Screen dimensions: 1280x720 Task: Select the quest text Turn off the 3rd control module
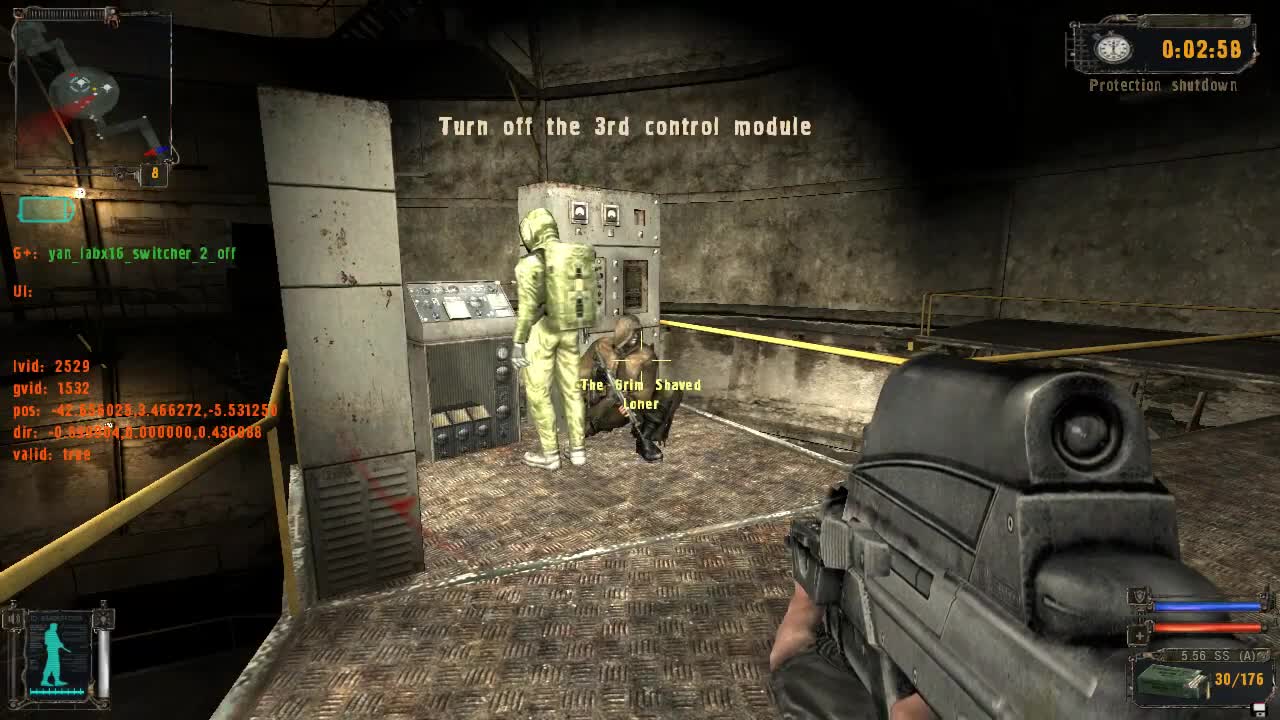pyautogui.click(x=623, y=126)
